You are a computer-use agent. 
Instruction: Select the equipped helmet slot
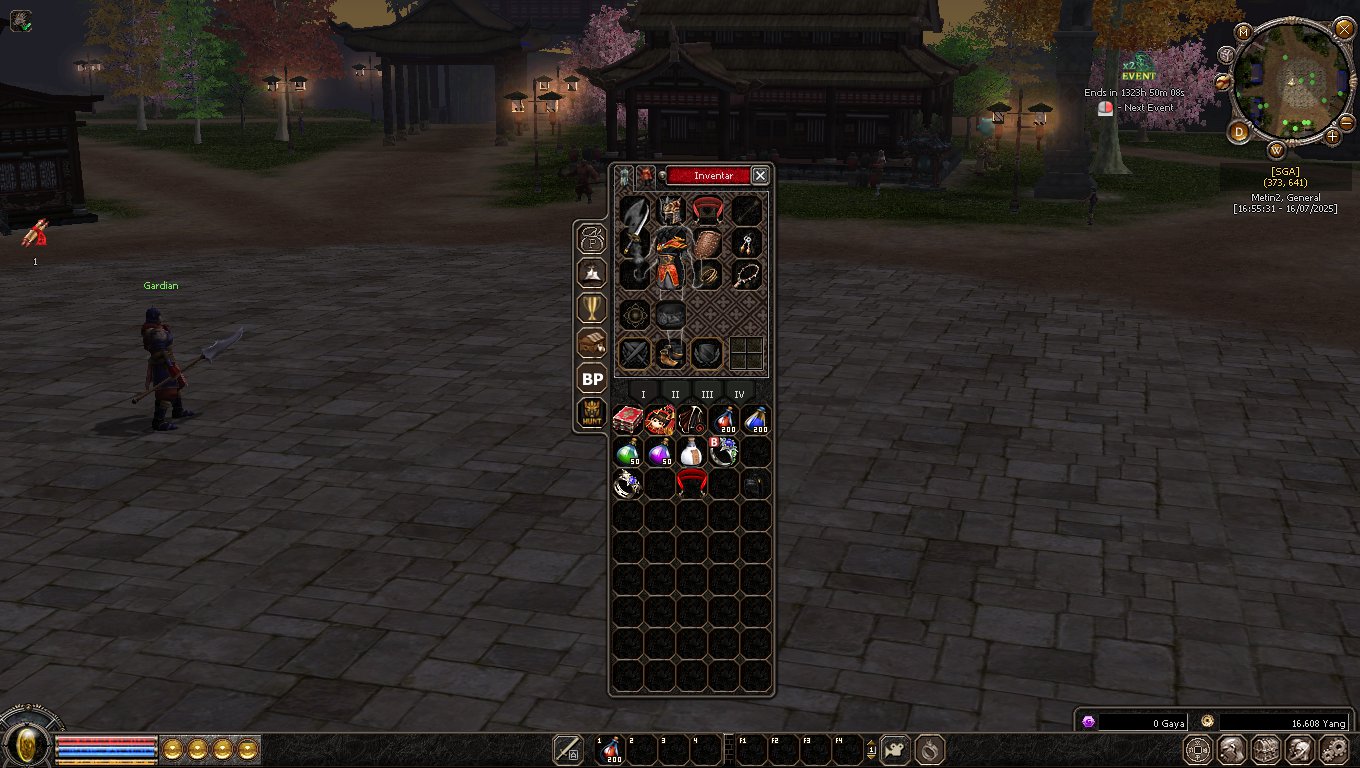click(x=670, y=210)
